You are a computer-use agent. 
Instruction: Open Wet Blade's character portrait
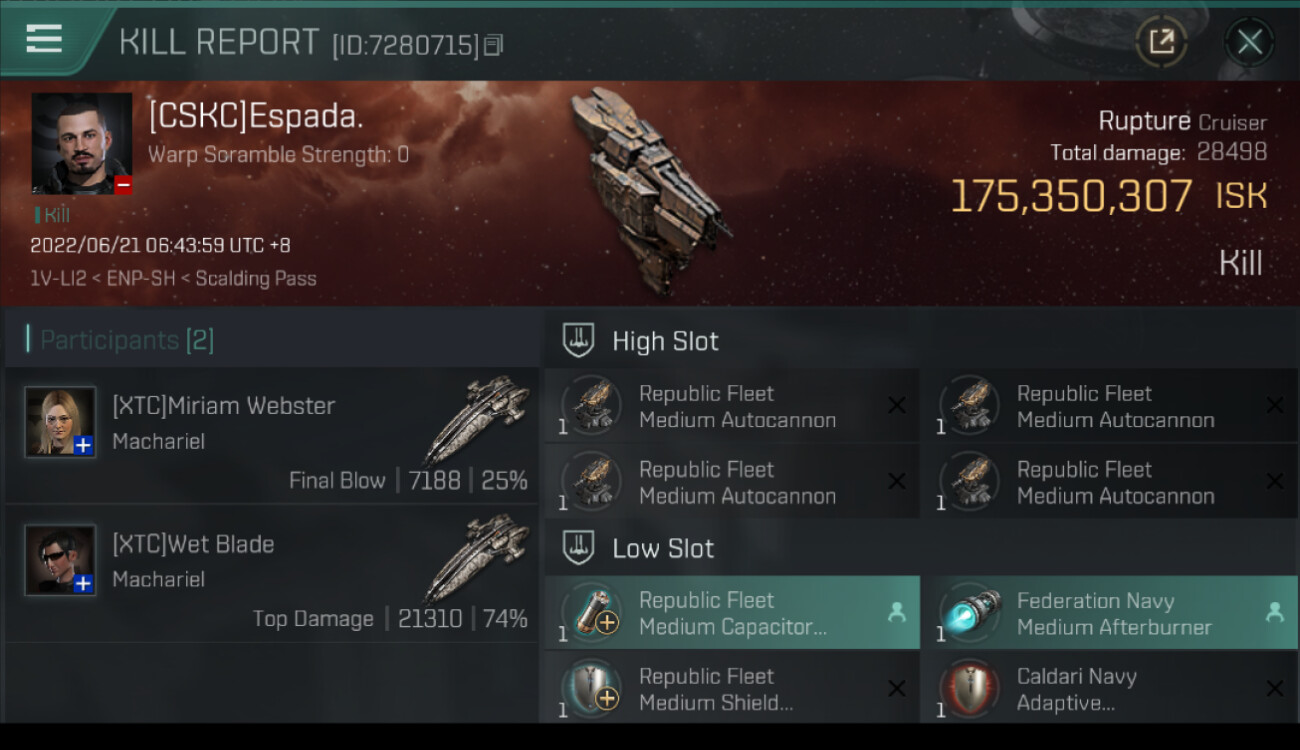(61, 560)
